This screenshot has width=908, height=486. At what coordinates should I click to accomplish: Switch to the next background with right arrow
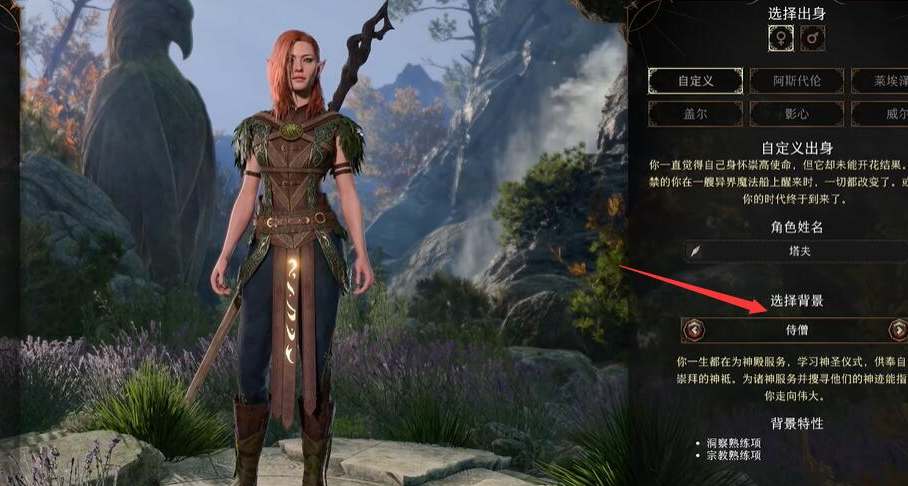point(897,330)
